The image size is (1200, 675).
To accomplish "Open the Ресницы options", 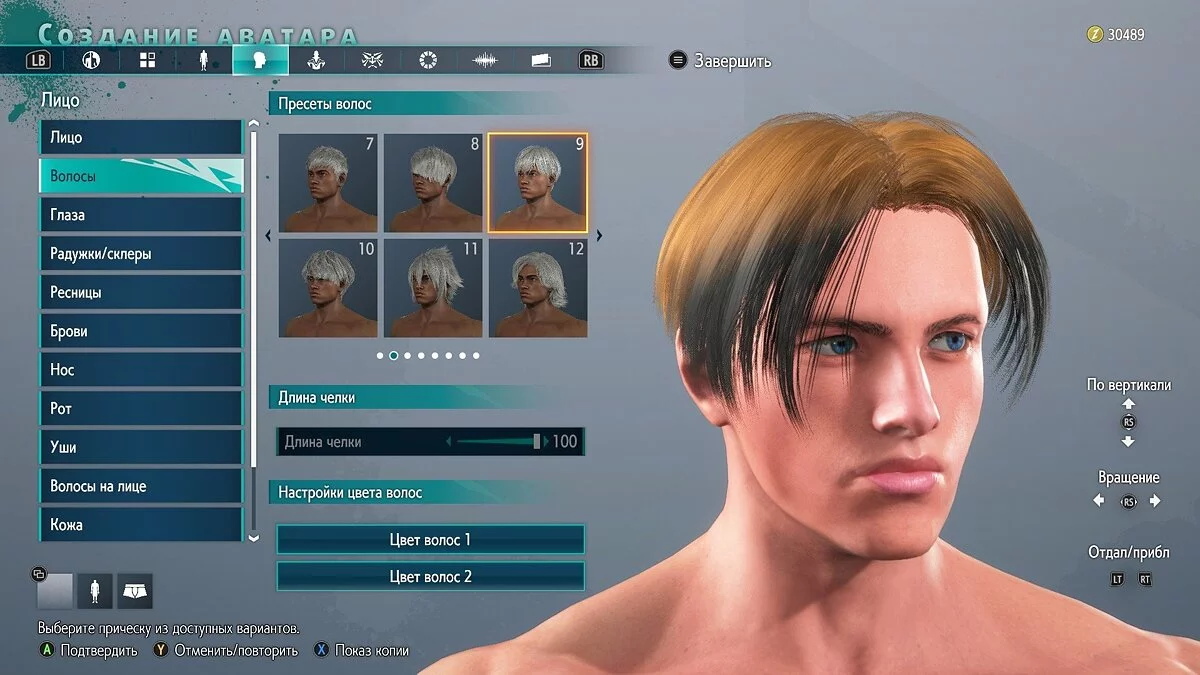I will tap(140, 293).
